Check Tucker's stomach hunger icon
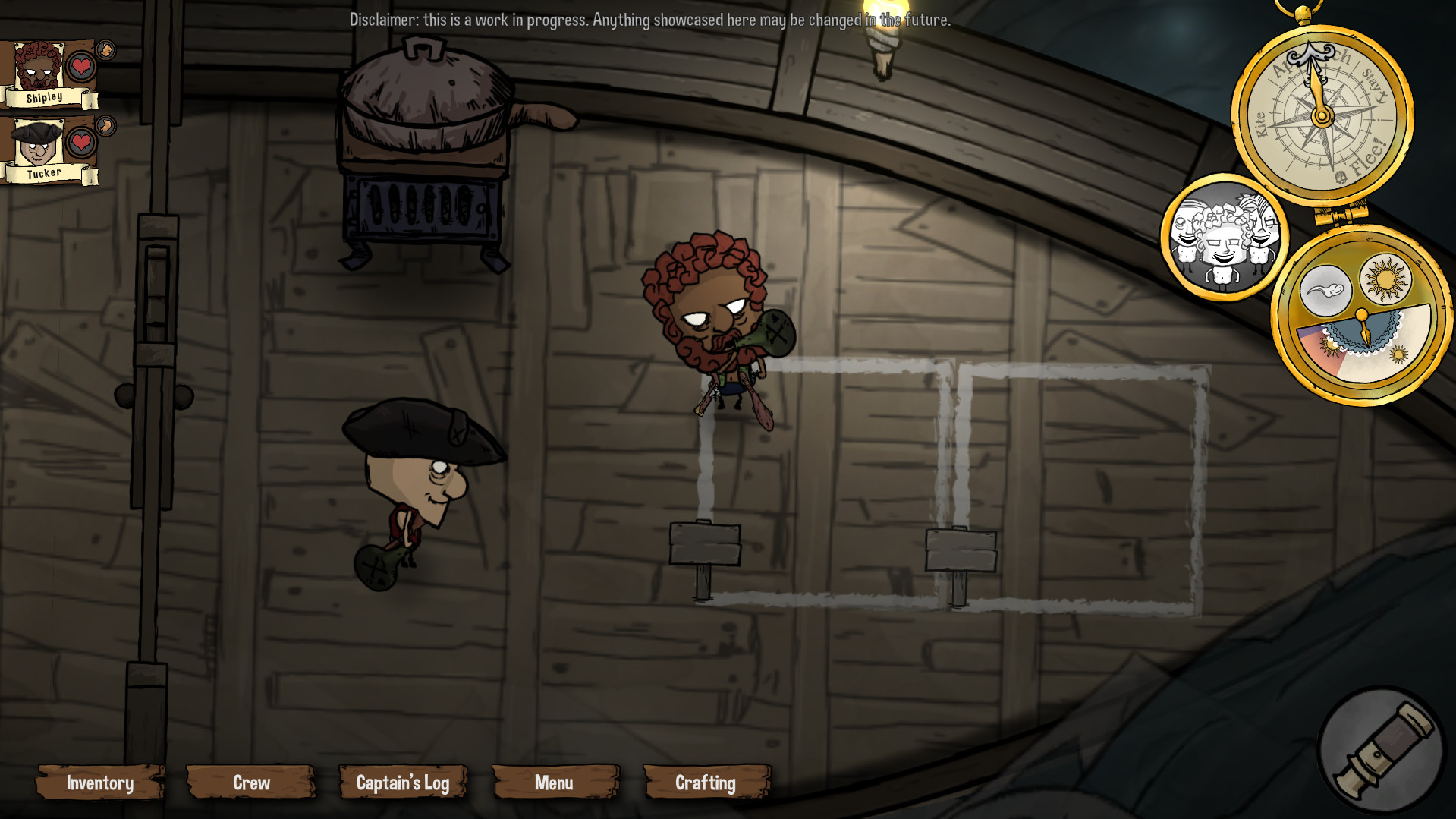The image size is (1456, 819). coord(105,124)
